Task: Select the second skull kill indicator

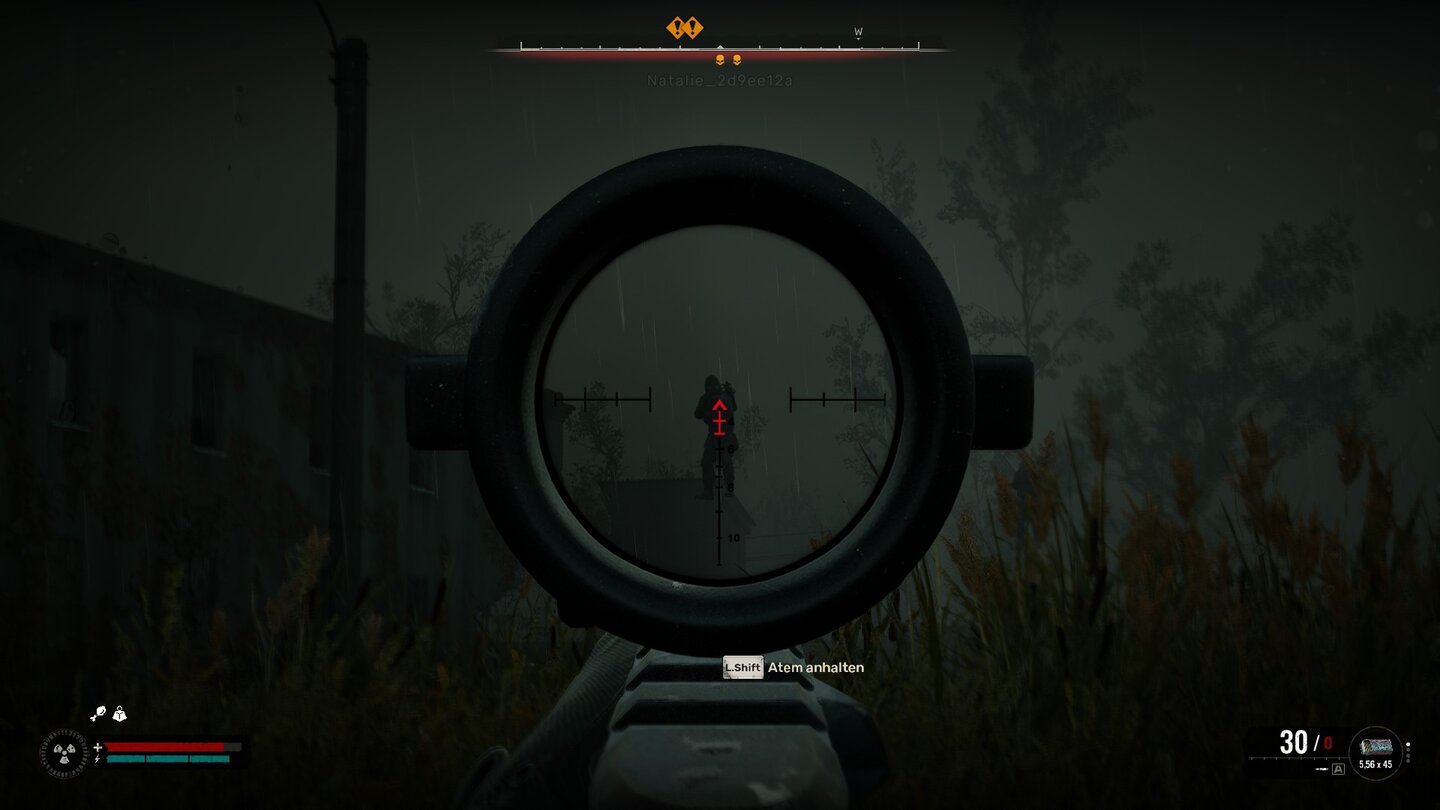Action: click(738, 59)
